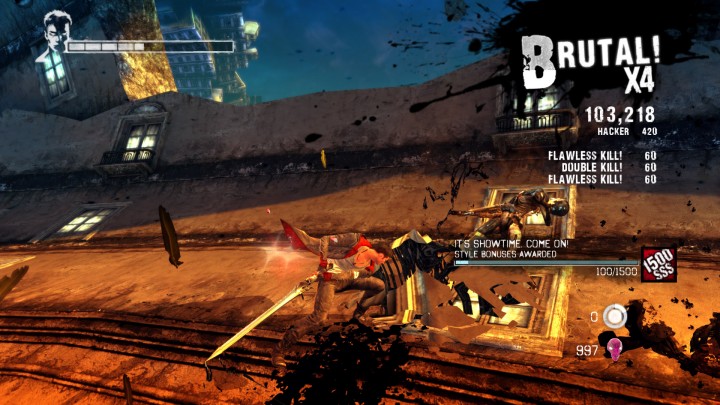
Task: Click Dante's portrait icon
Action: coord(54,37)
